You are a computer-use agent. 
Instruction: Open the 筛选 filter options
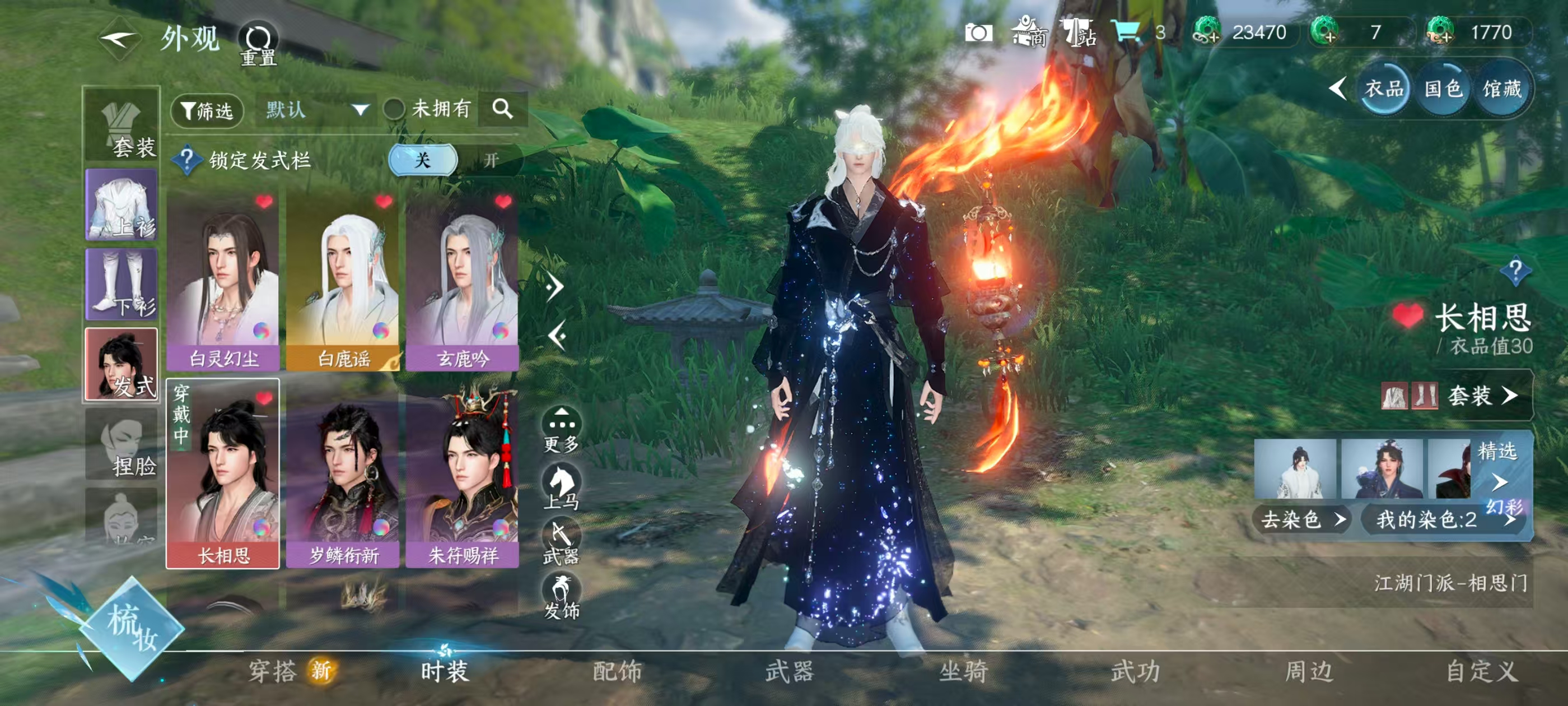click(207, 111)
